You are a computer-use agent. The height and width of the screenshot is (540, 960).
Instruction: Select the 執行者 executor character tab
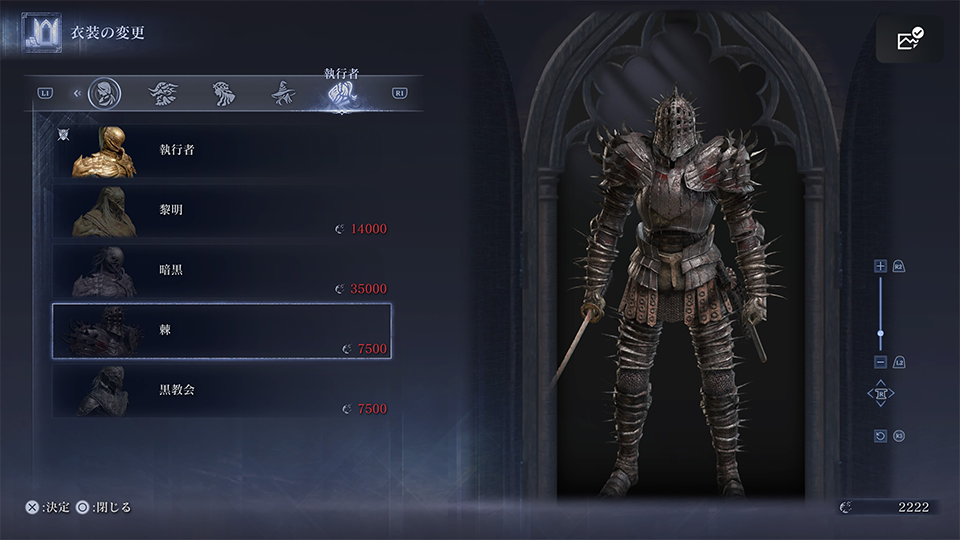click(341, 94)
